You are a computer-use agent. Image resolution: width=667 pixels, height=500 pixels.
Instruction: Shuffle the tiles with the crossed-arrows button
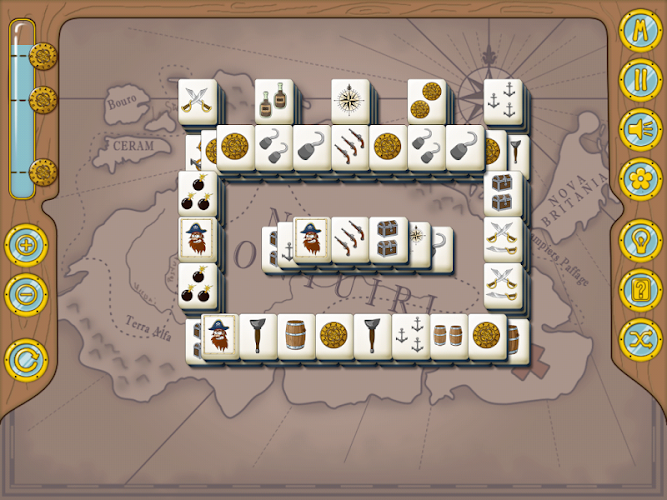[637, 338]
